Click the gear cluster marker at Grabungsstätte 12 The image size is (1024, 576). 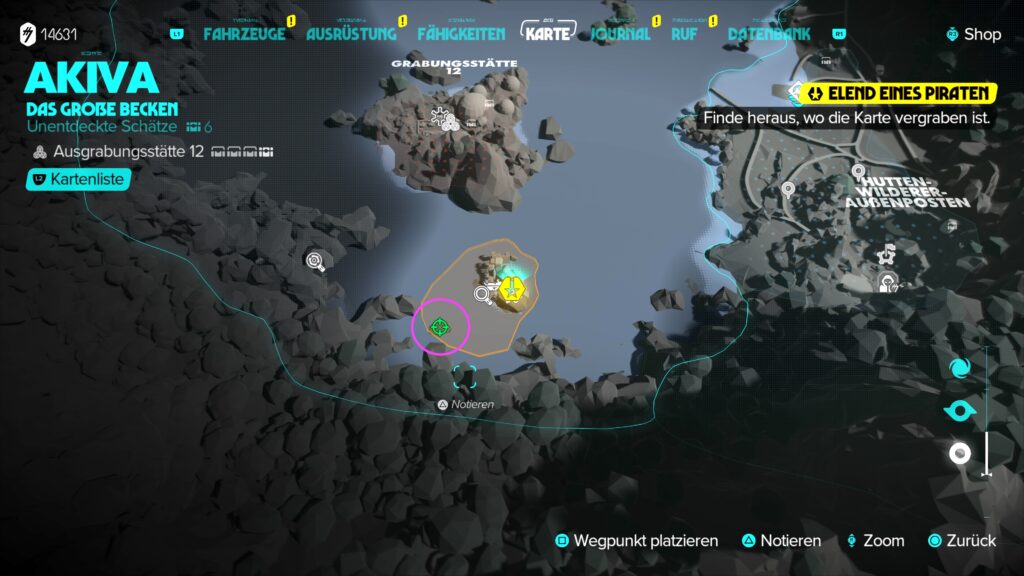442,120
